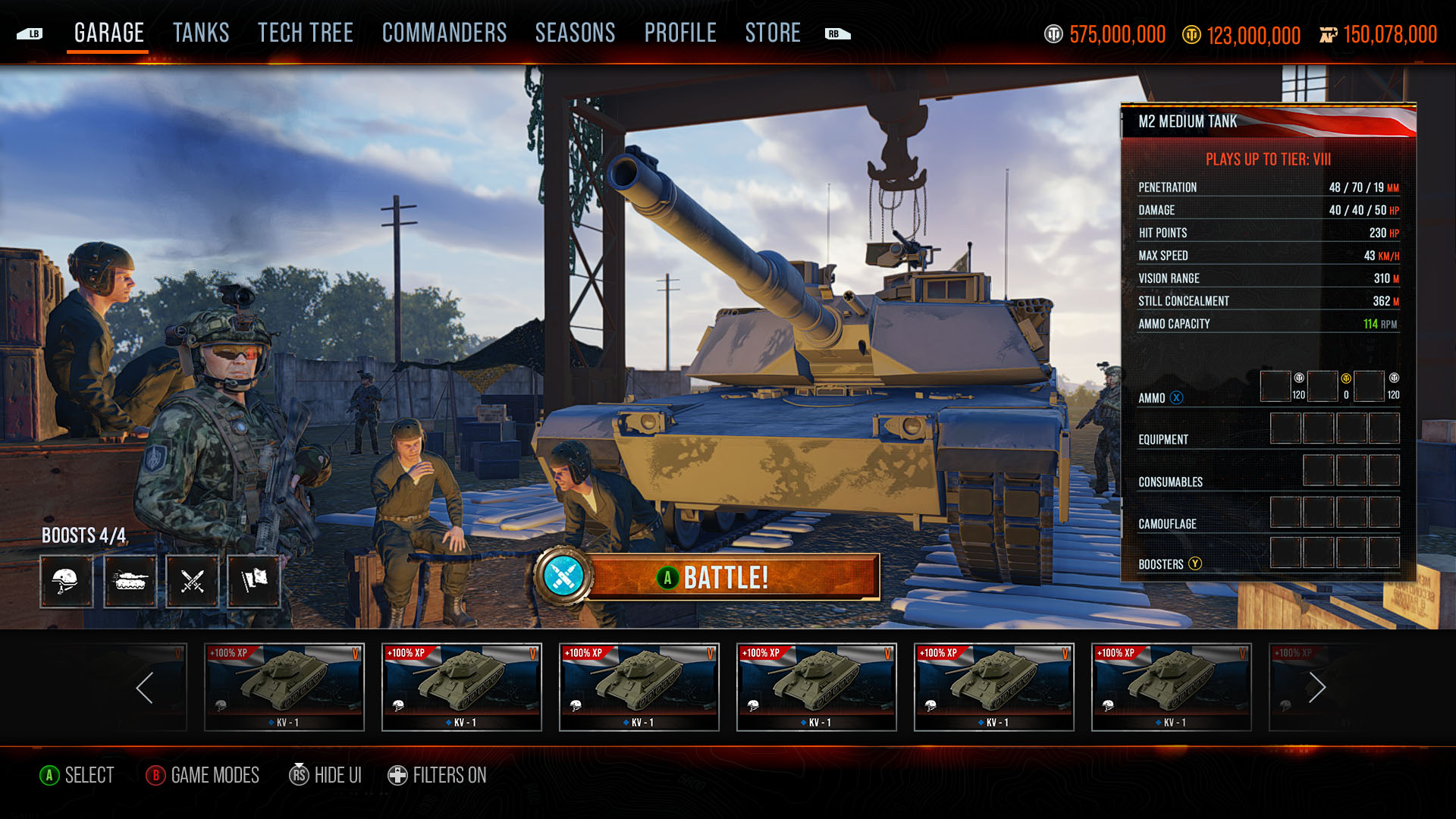Click the crossed shells game mode emblem
This screenshot has width=1456, height=819.
coord(562,576)
